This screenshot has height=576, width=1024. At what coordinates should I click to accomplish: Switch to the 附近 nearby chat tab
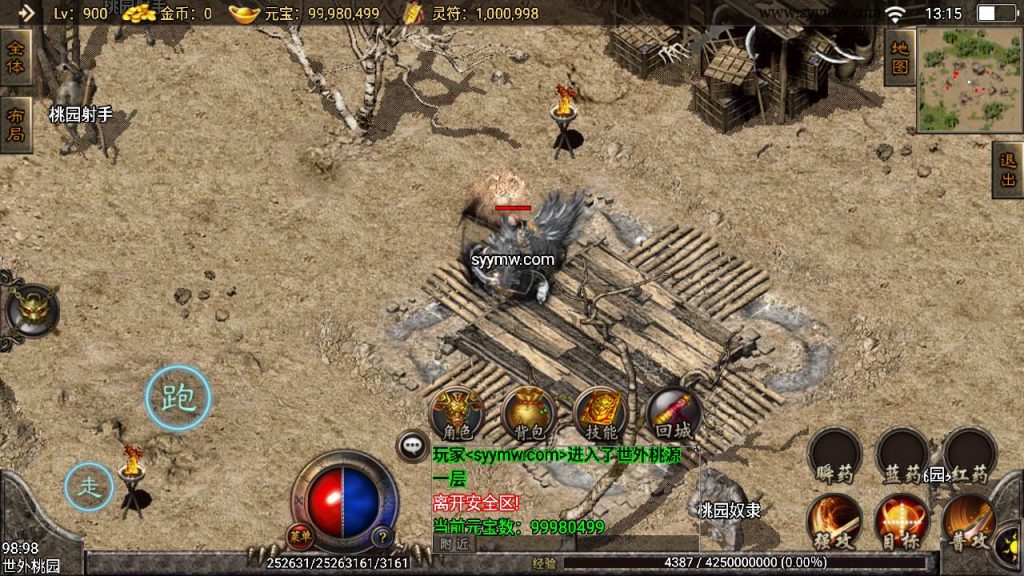(453, 543)
